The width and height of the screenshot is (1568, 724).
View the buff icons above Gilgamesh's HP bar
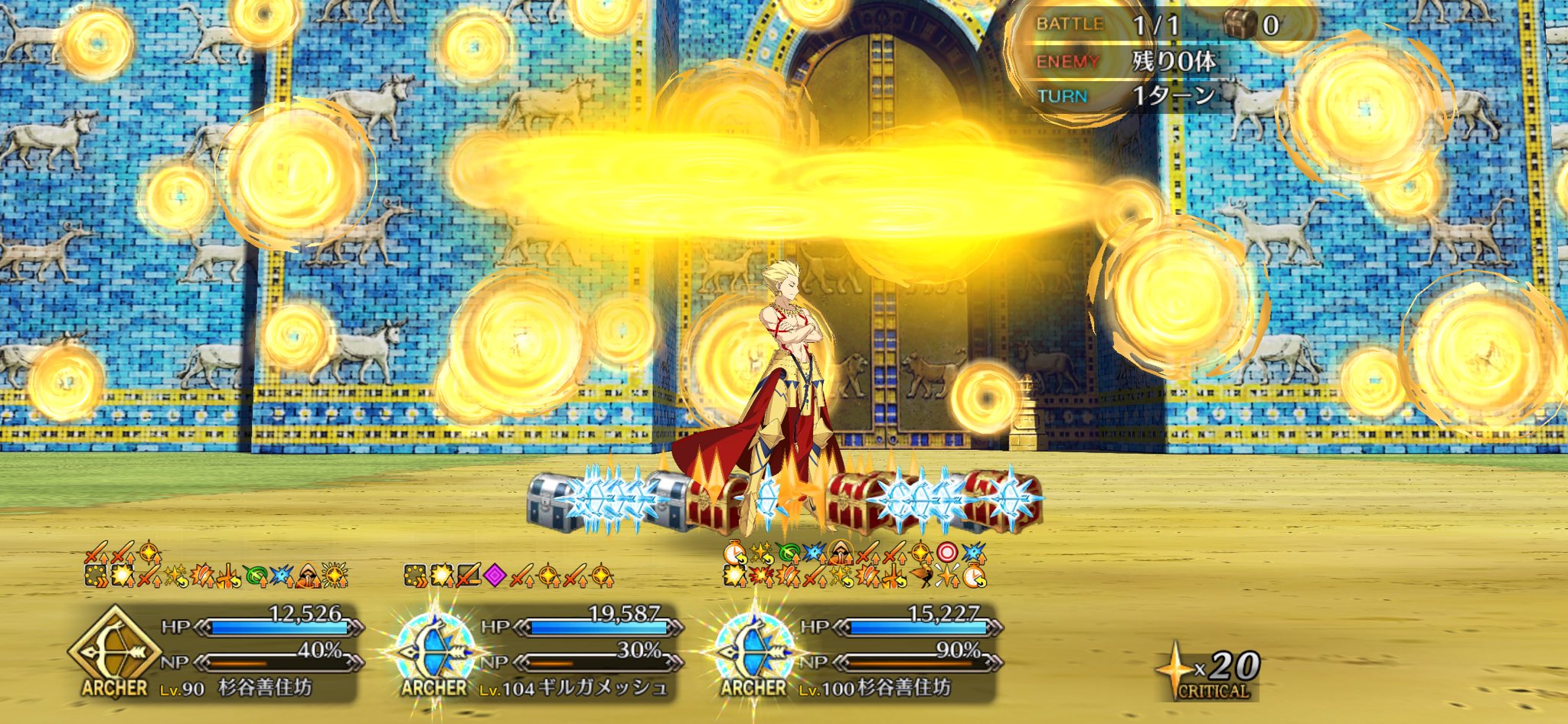tap(508, 575)
